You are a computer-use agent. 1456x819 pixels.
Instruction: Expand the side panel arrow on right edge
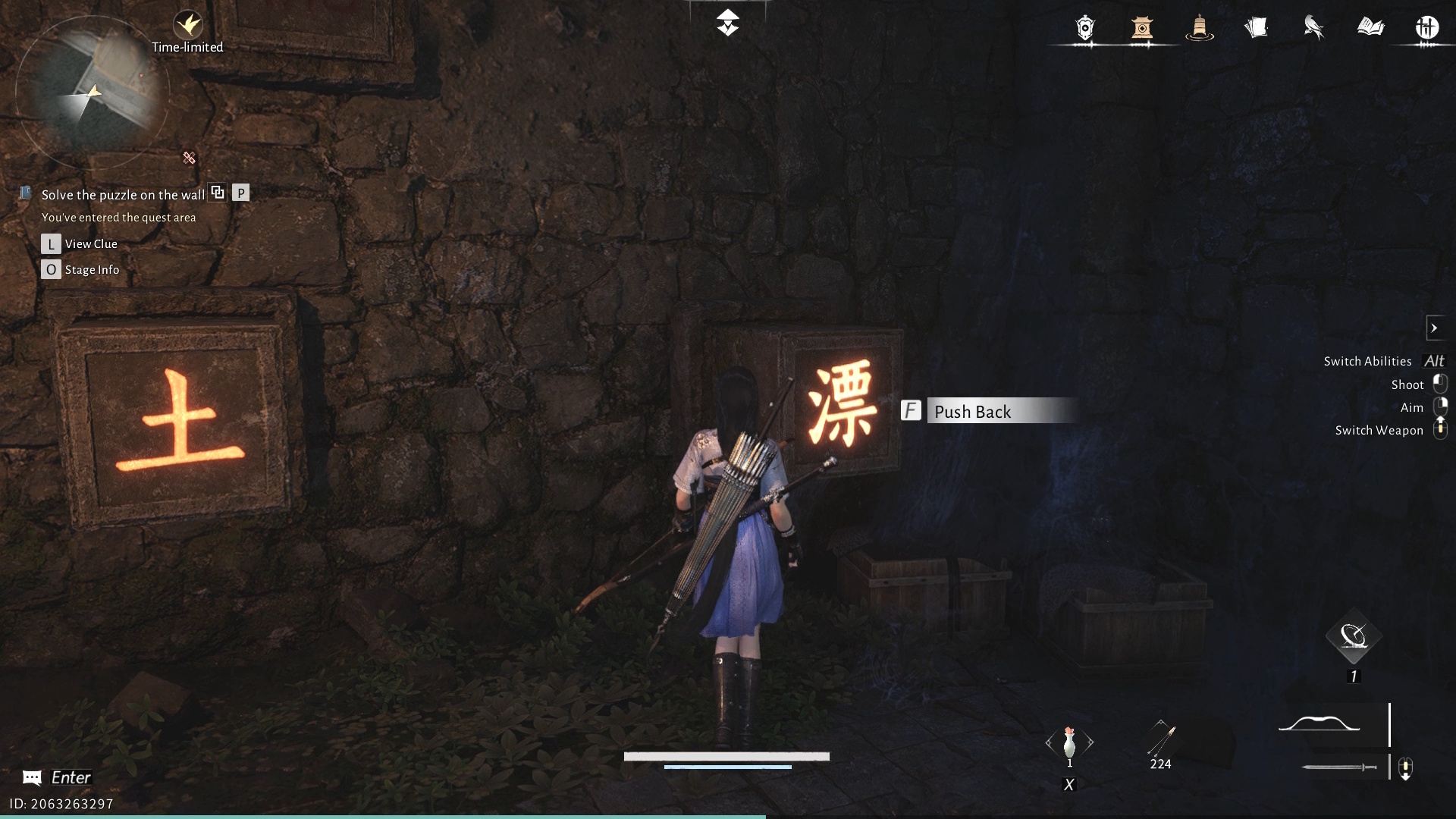click(1434, 328)
